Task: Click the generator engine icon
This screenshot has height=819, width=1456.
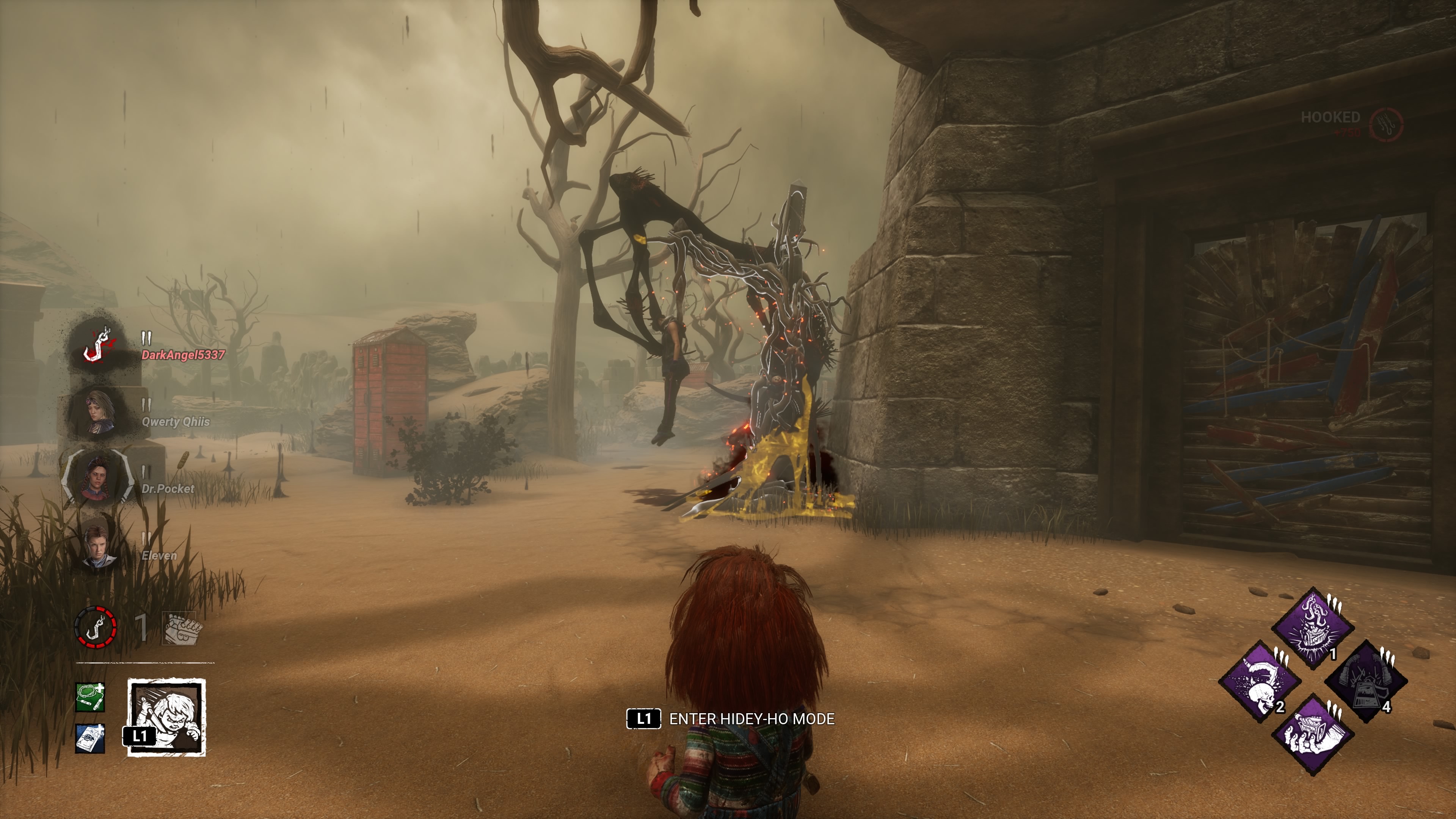Action: pos(182,629)
